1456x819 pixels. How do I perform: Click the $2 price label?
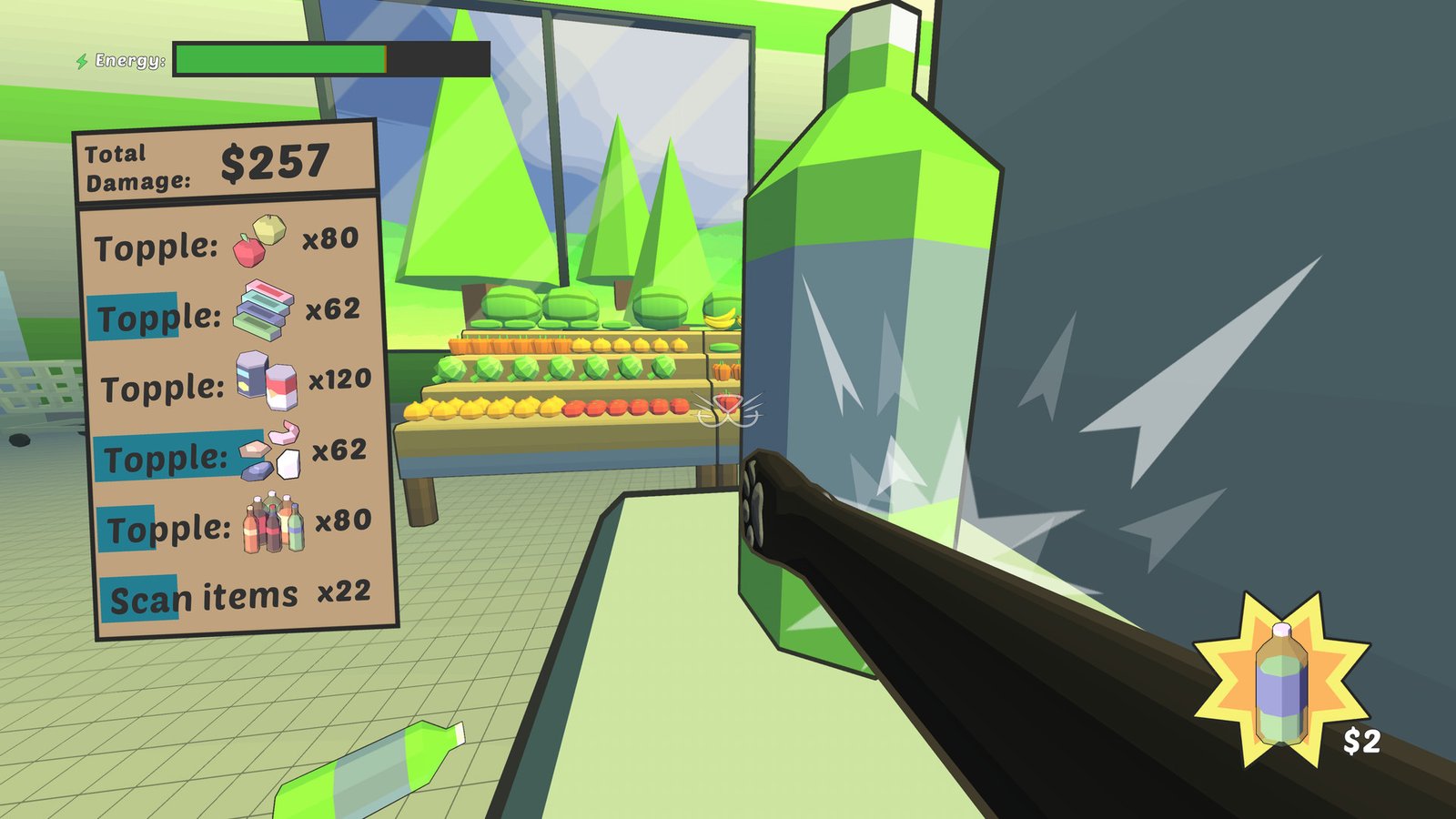point(1364,741)
